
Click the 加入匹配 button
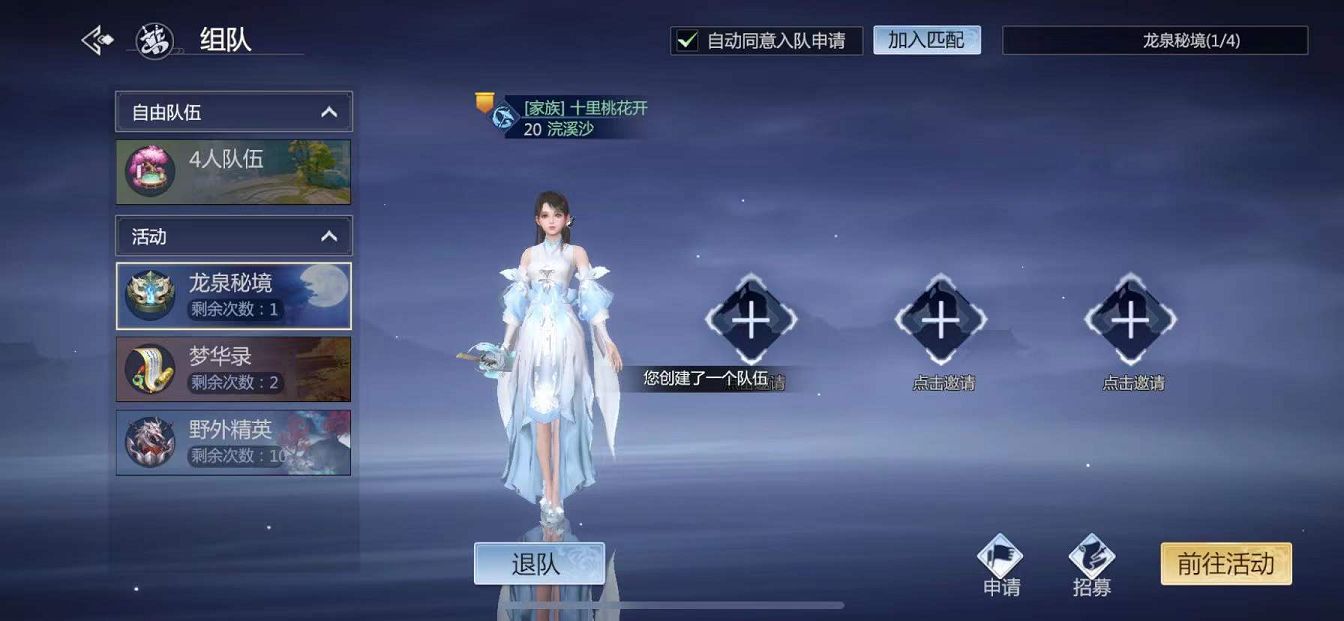926,40
